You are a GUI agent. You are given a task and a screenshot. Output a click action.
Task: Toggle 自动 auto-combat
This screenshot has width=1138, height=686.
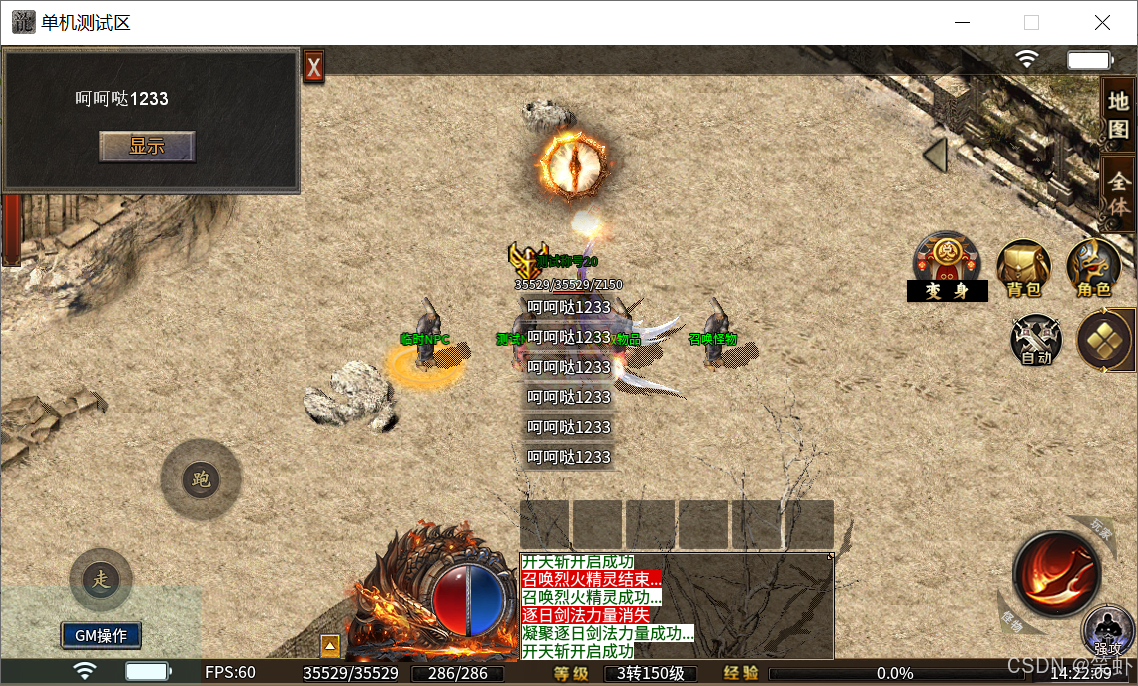click(x=1036, y=340)
